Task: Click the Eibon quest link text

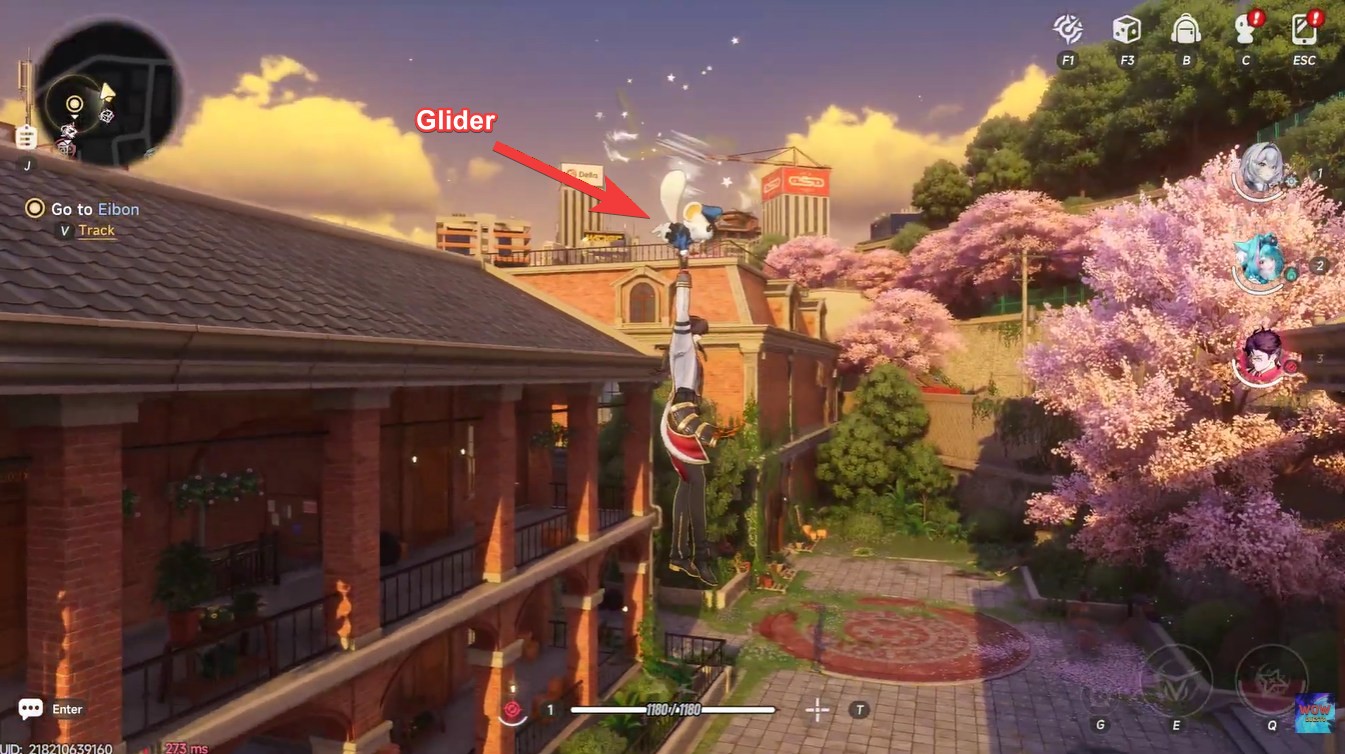Action: click(x=119, y=209)
